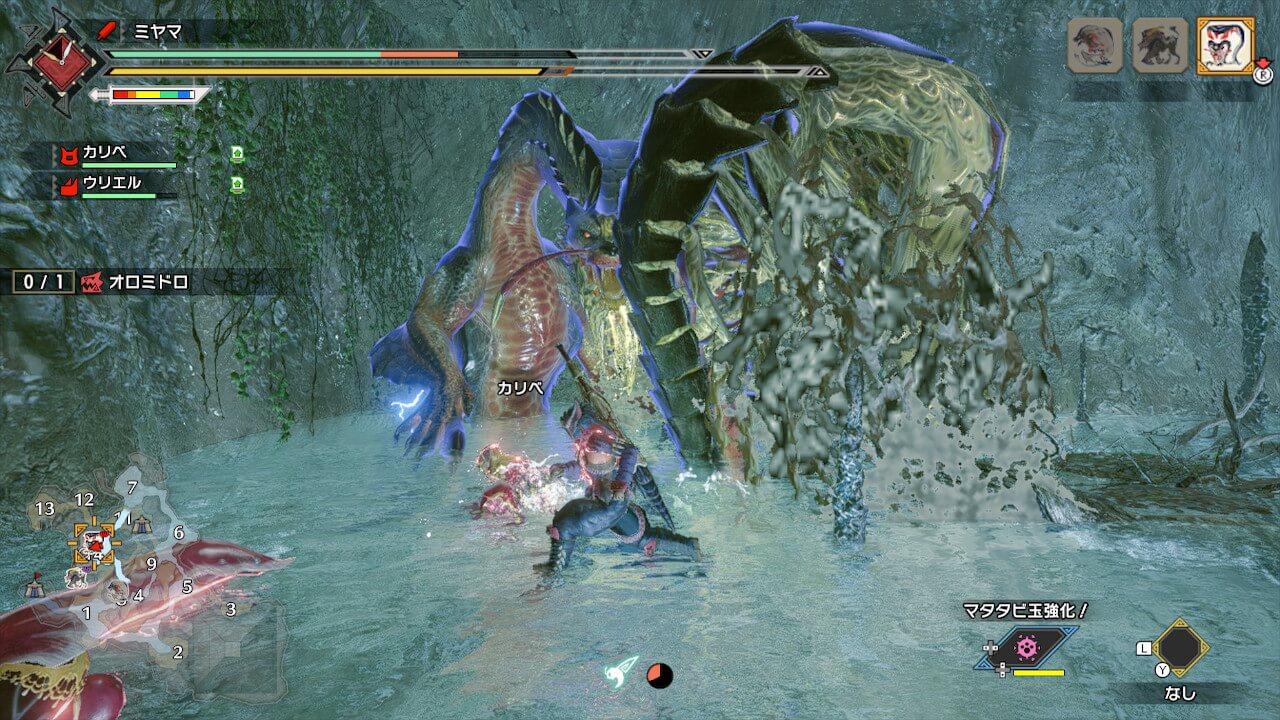Select the greyed-out round bird monster icon
Image resolution: width=1280 pixels, height=720 pixels.
coord(1095,45)
